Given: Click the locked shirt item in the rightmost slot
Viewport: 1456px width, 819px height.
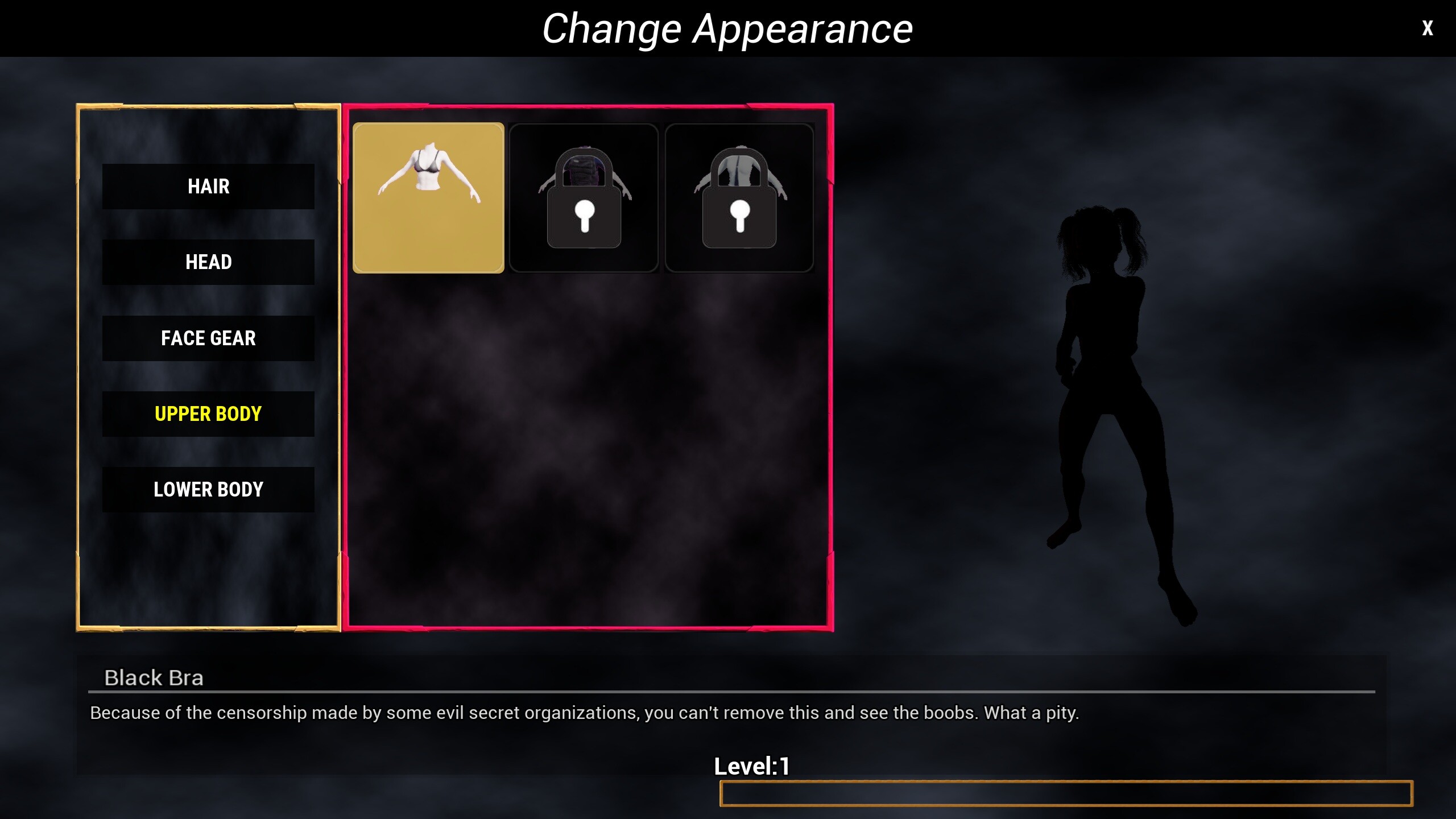Looking at the screenshot, I should point(739,198).
